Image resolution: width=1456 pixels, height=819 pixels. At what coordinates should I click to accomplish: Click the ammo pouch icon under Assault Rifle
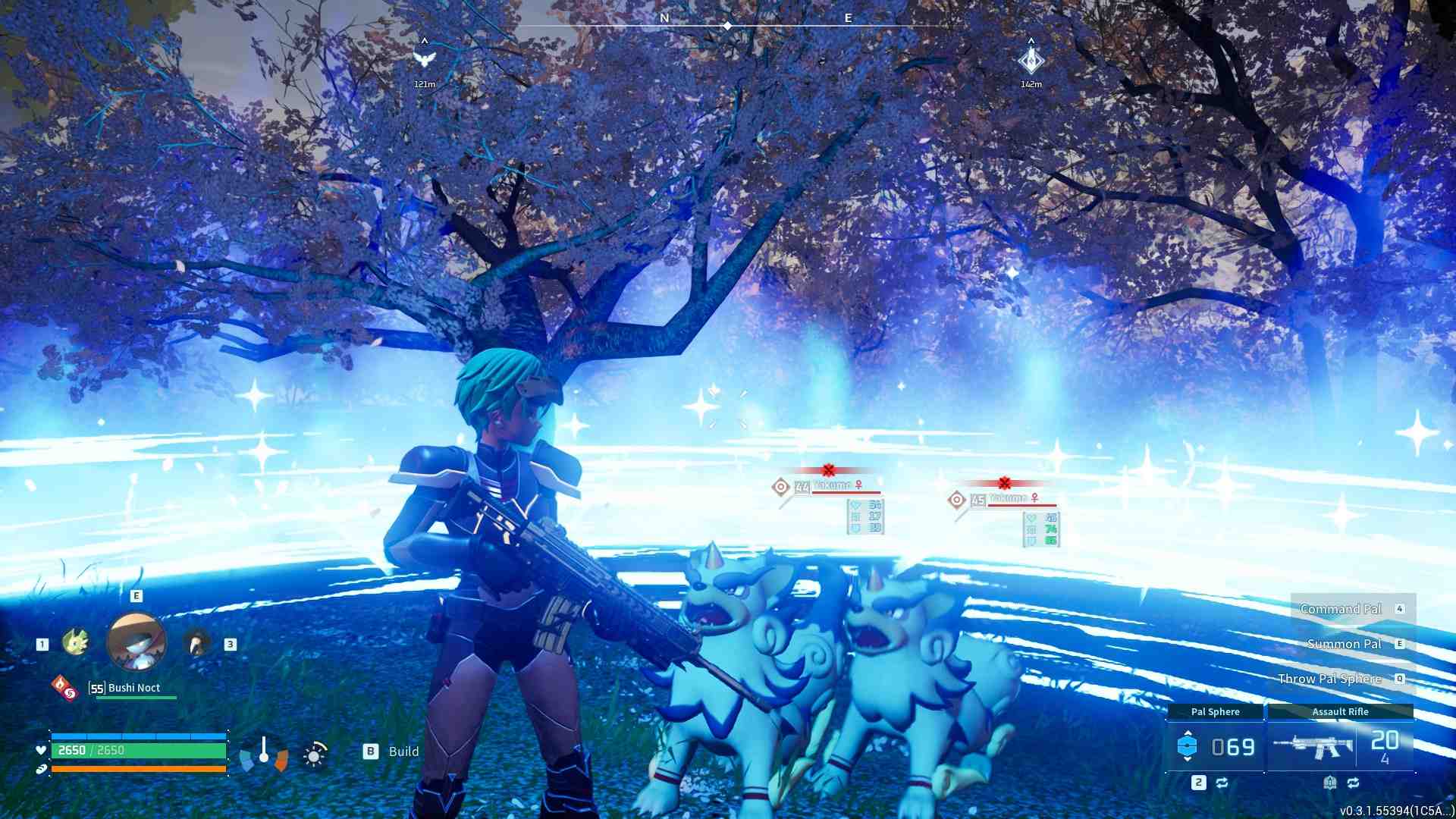tap(1331, 783)
